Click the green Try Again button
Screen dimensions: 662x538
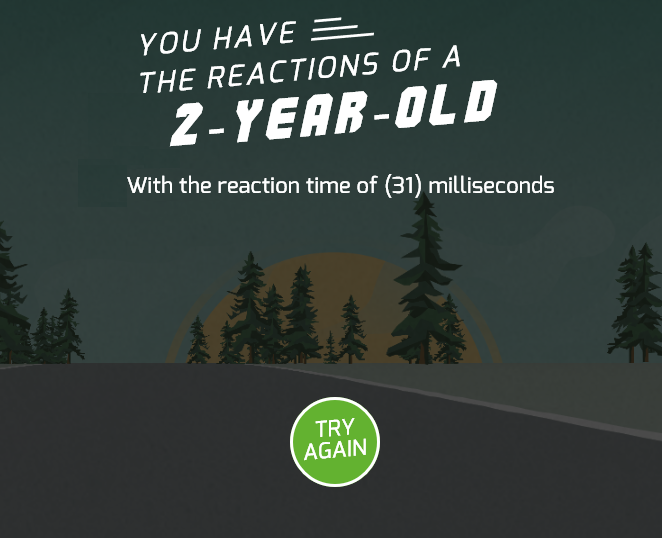335,441
